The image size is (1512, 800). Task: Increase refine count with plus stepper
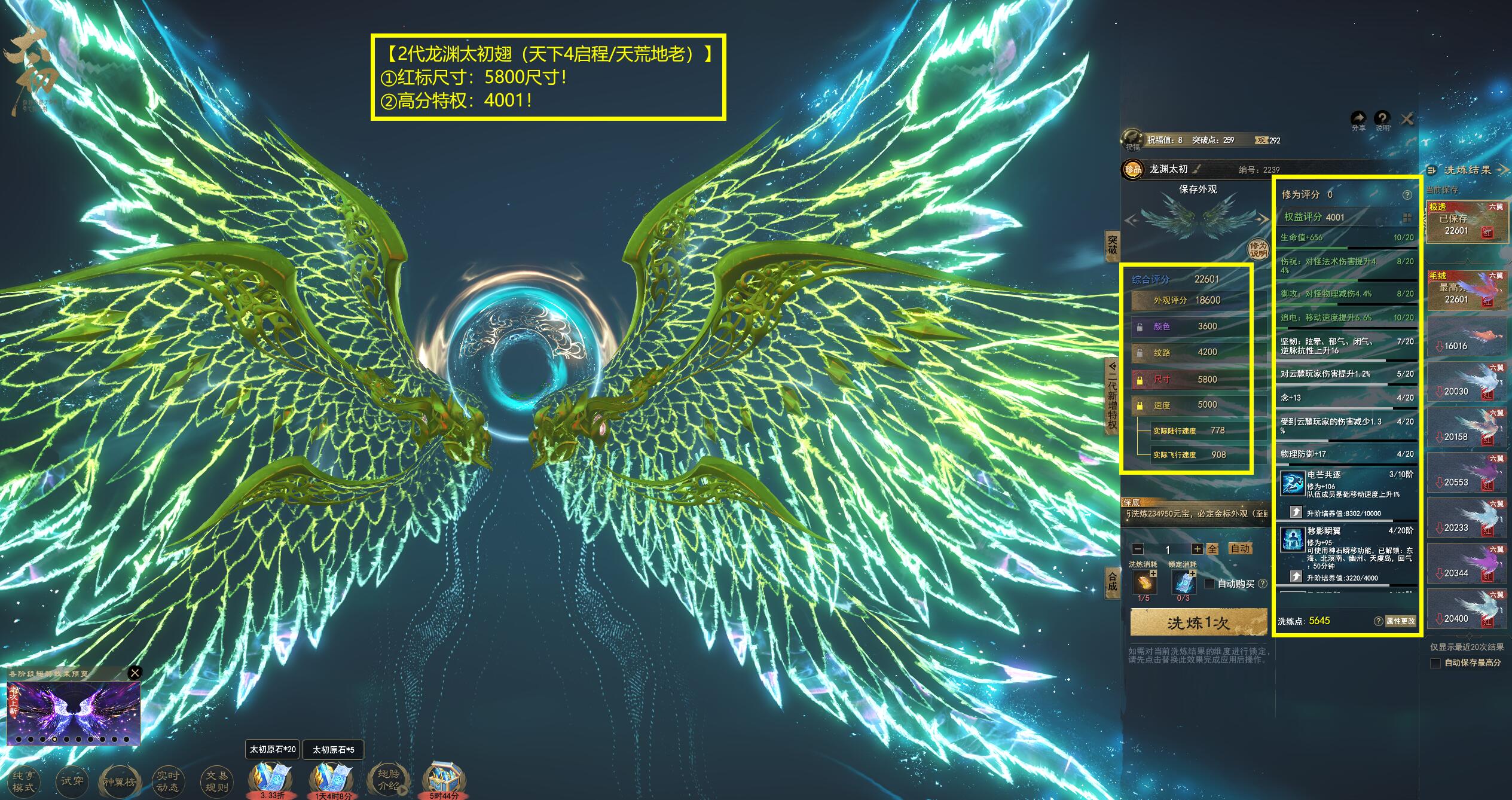click(1197, 549)
